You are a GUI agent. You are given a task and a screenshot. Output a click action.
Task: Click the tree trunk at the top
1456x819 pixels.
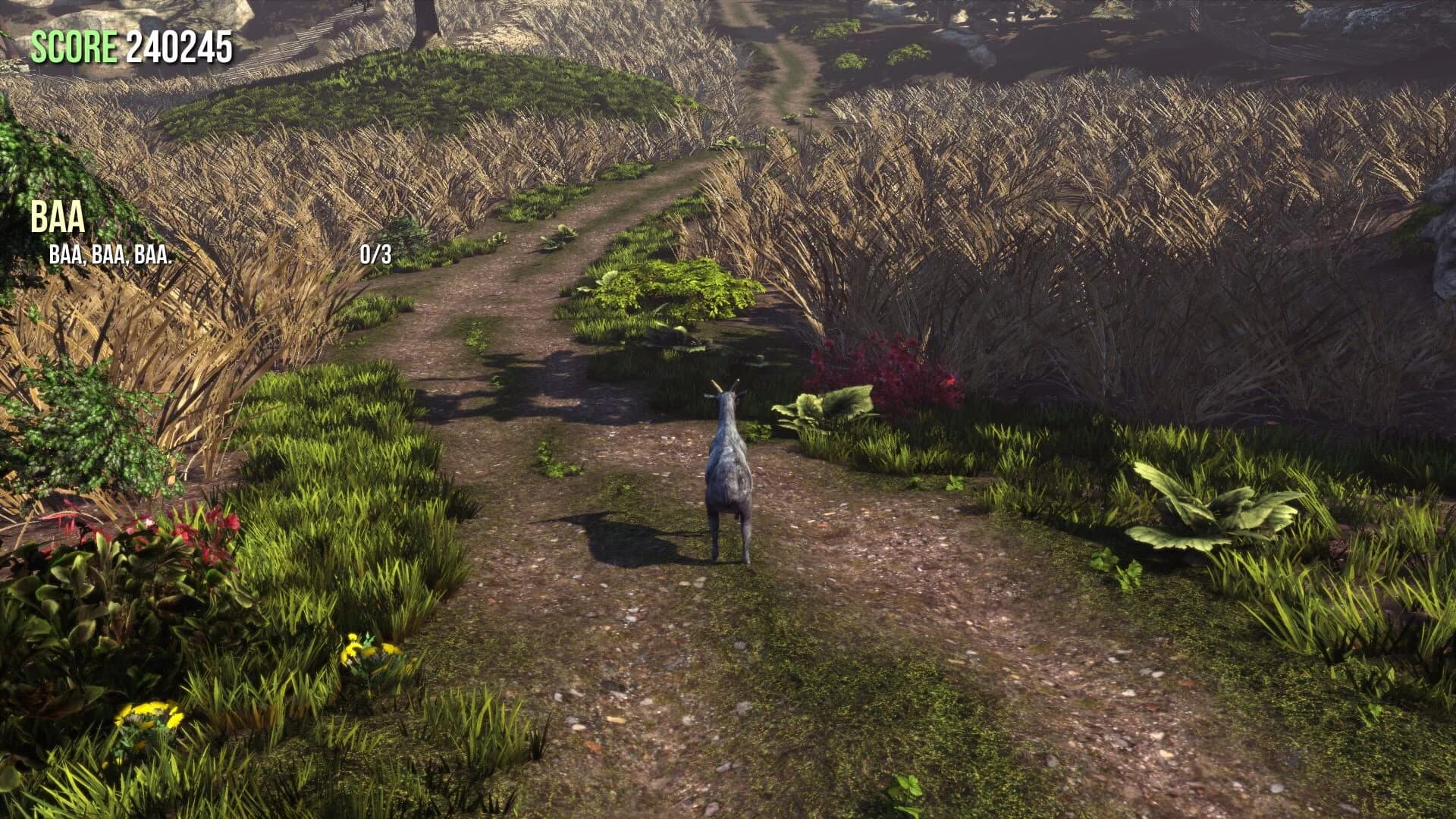pos(425,19)
